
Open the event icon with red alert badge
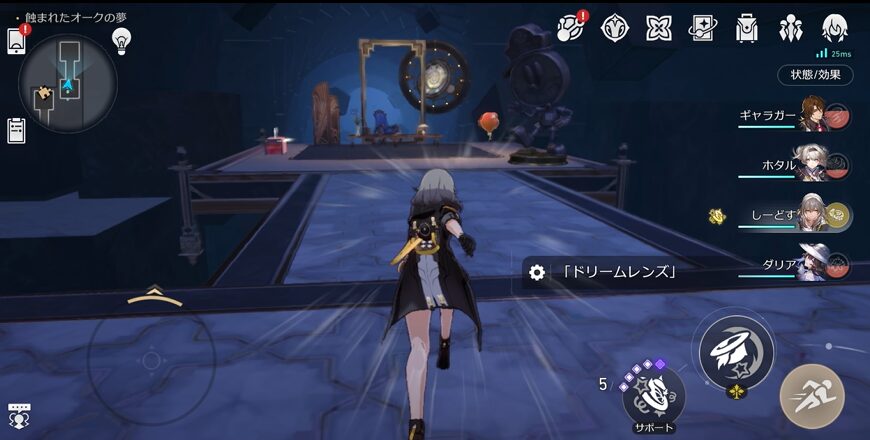click(x=571, y=28)
